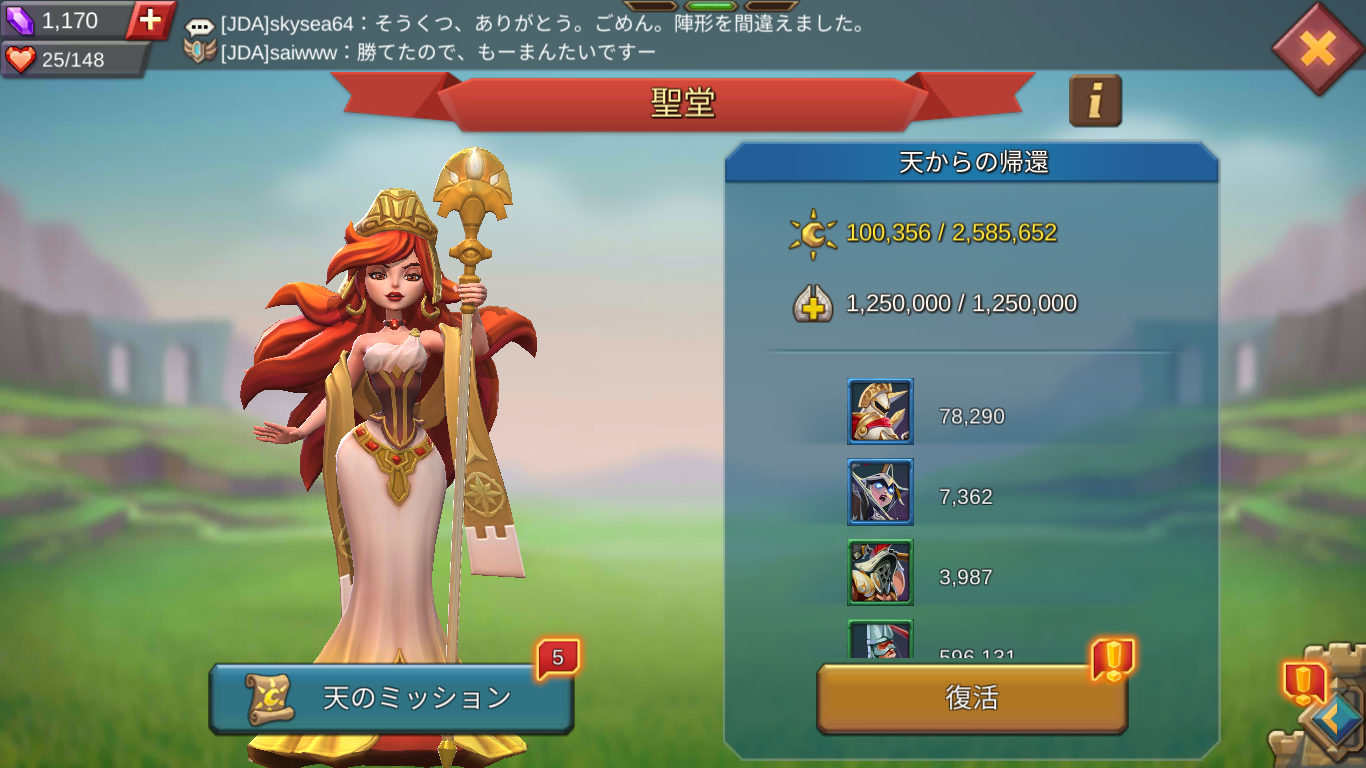Tap the 復活 revive button
Screen dimensions: 1366x768
tap(972, 698)
